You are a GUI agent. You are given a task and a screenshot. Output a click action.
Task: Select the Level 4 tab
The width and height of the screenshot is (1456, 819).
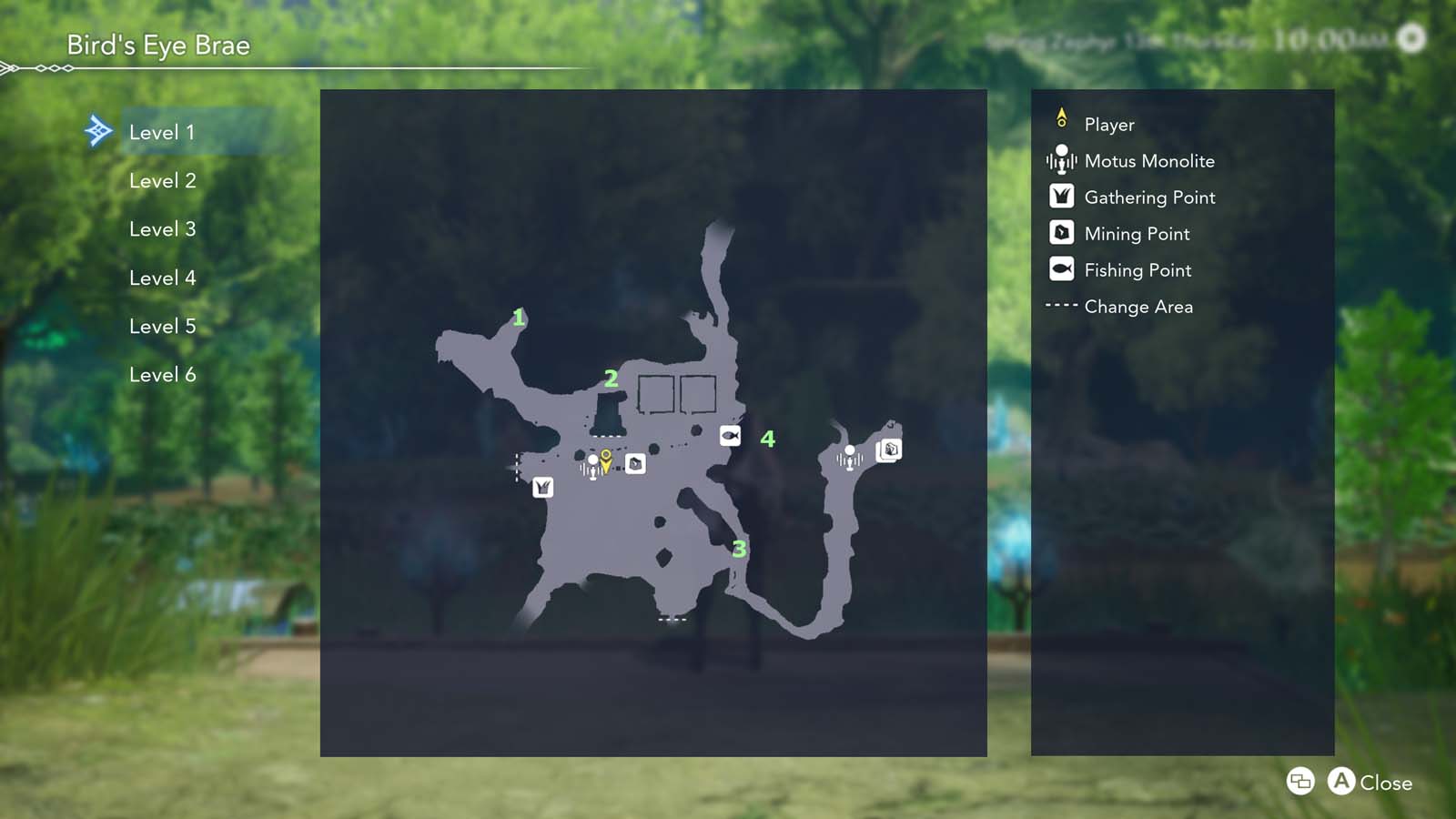point(164,278)
